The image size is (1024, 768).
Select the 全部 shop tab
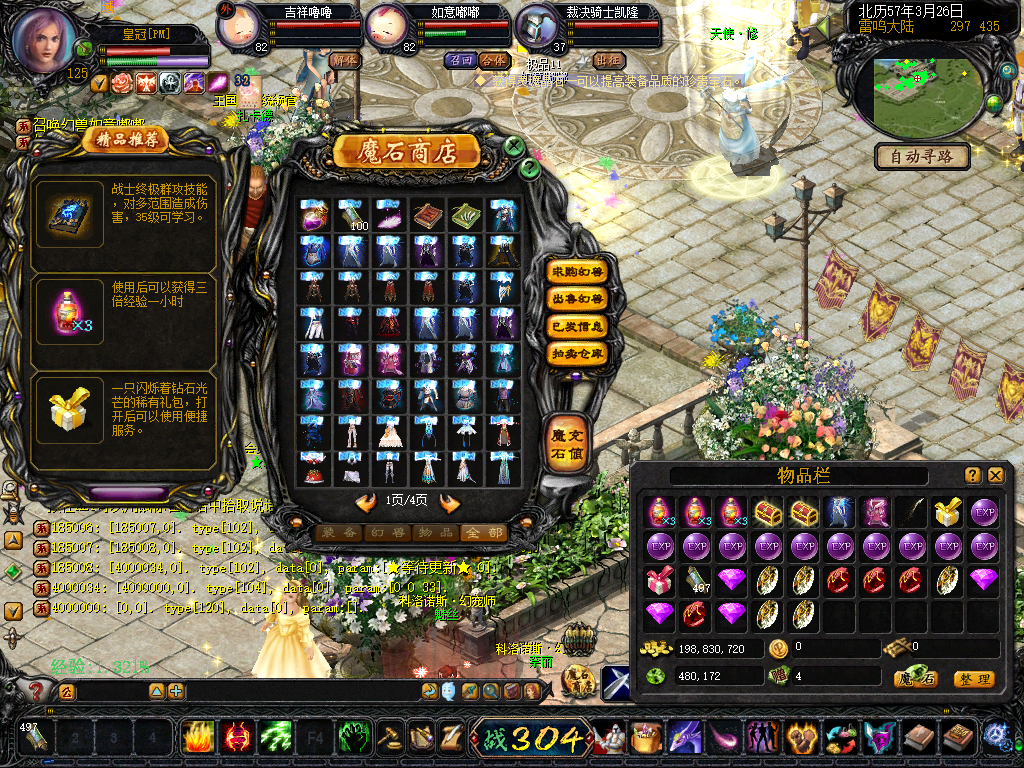(x=484, y=533)
